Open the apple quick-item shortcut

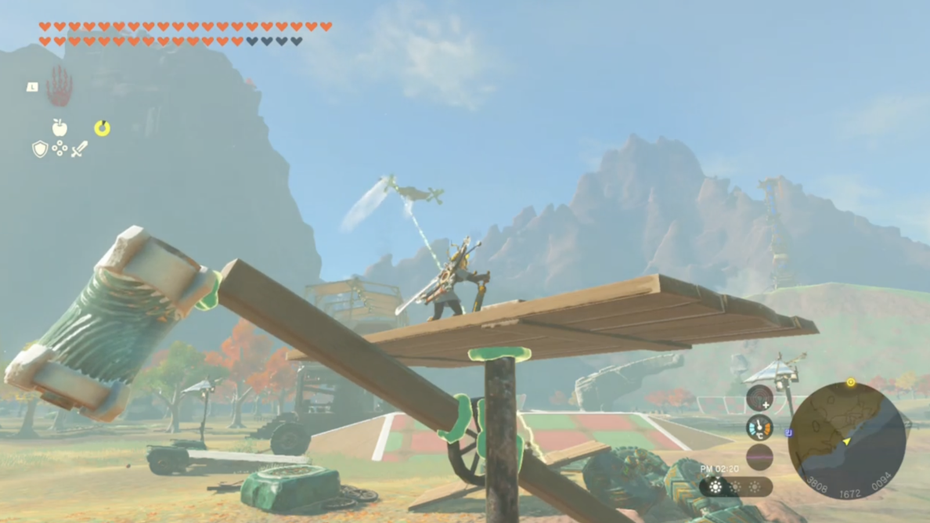click(x=60, y=128)
